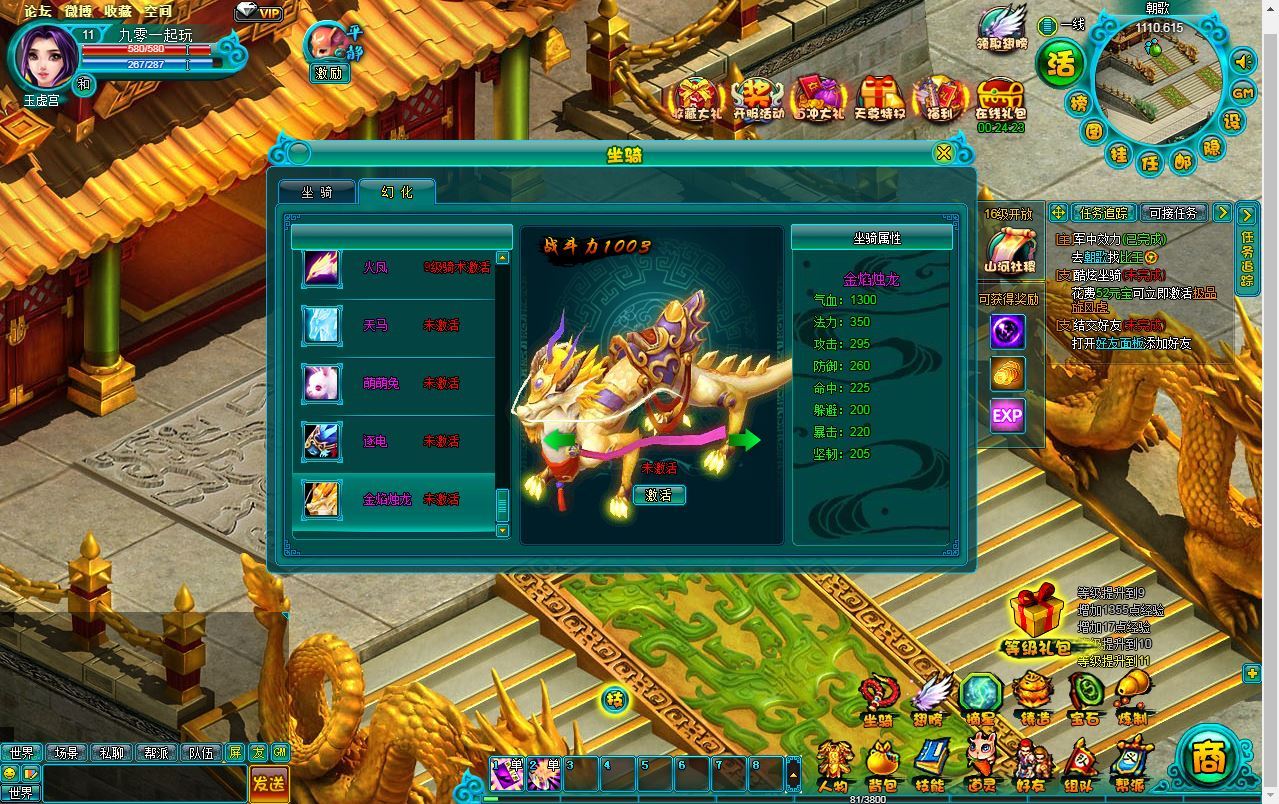Open the 人物 character sheet
Image resolution: width=1279 pixels, height=804 pixels.
click(x=833, y=768)
